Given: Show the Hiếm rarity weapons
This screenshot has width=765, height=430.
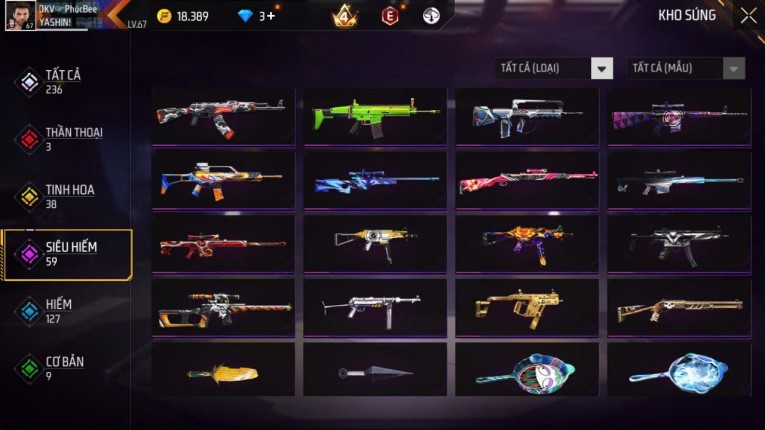Looking at the screenshot, I should [58, 310].
